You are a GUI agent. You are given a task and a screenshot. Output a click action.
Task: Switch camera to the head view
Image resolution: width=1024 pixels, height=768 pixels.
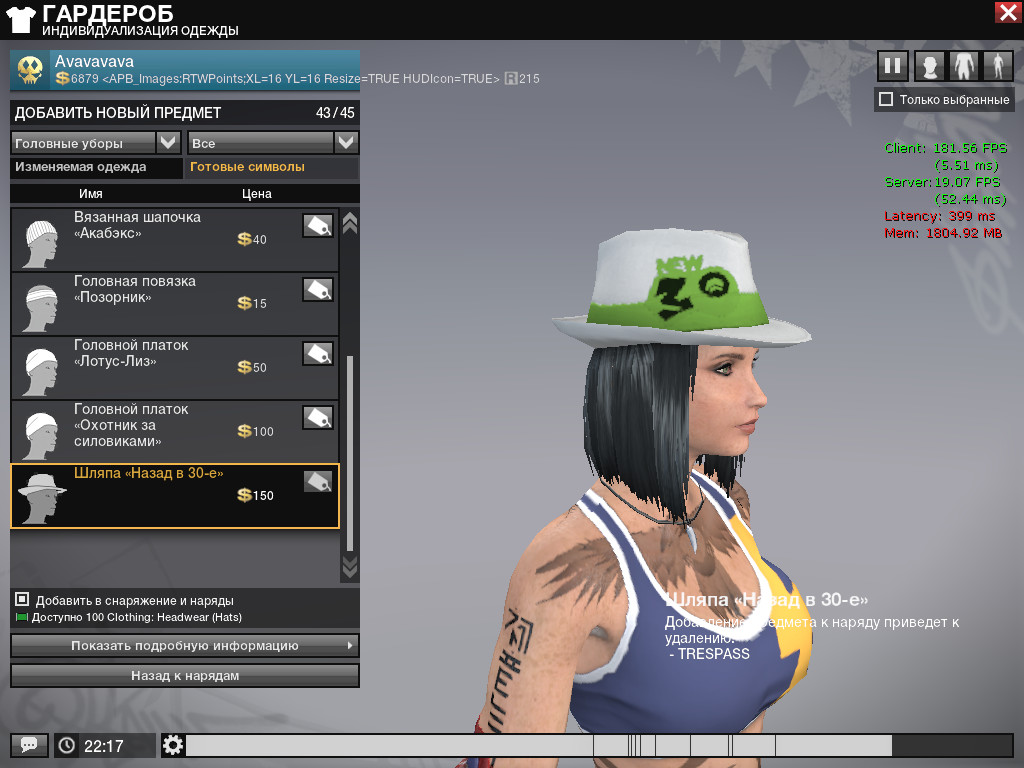pos(930,66)
